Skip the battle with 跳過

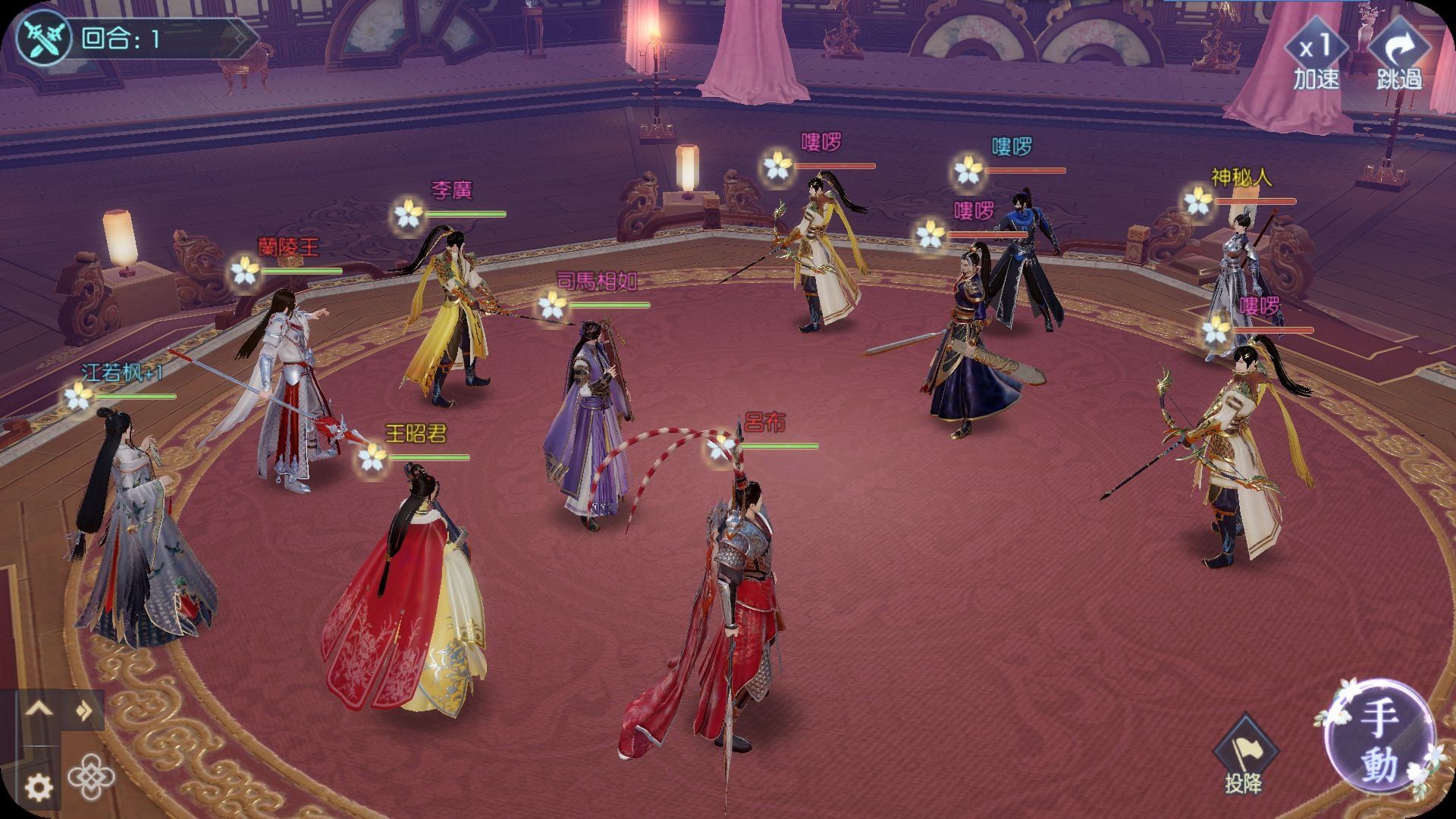[1399, 55]
